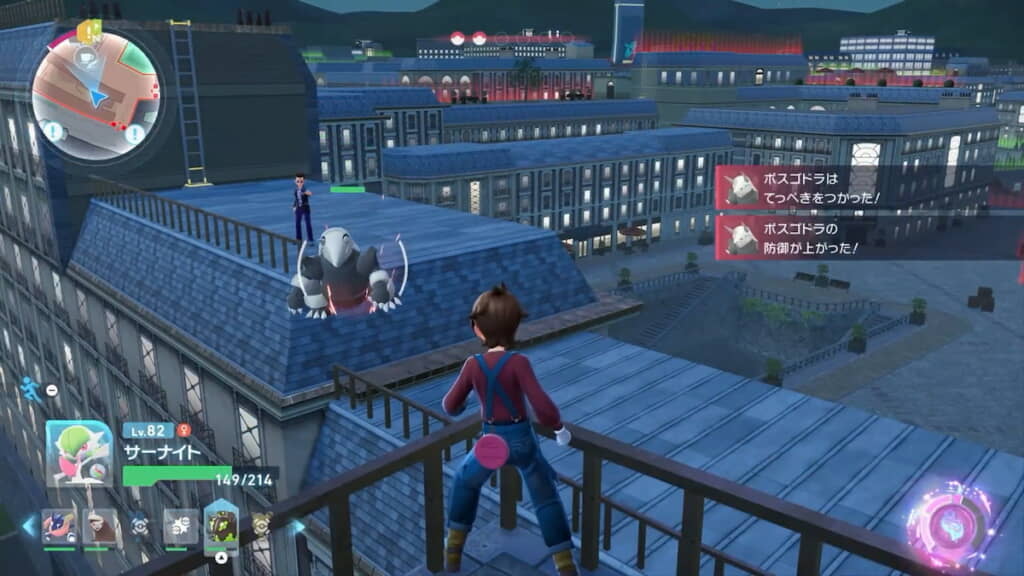
Task: Select the yellow exclamation marker atop minimap
Action: click(88, 31)
